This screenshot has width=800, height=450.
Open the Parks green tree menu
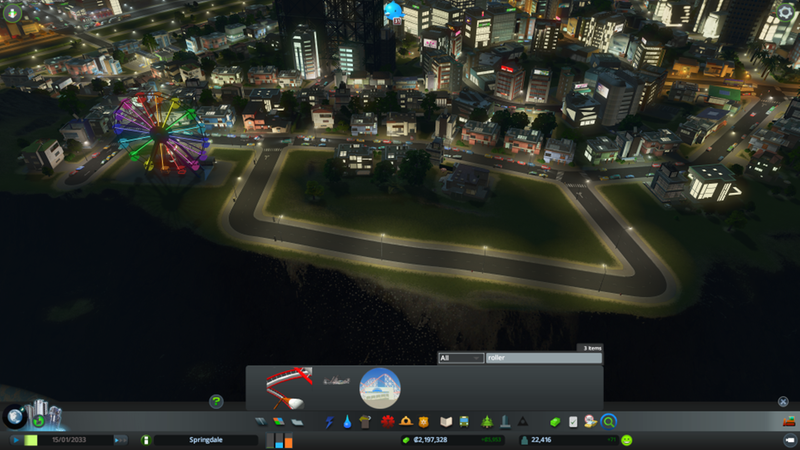click(x=487, y=422)
